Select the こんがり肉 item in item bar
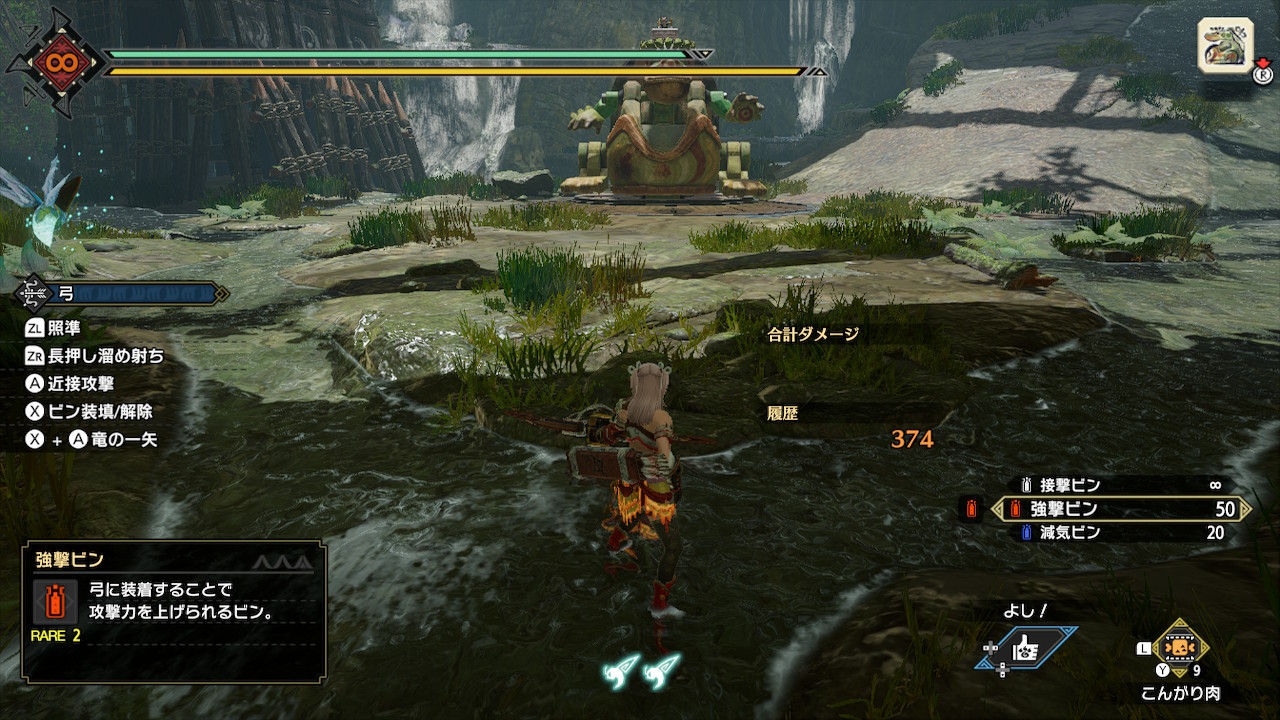This screenshot has height=720, width=1280. click(x=1181, y=648)
